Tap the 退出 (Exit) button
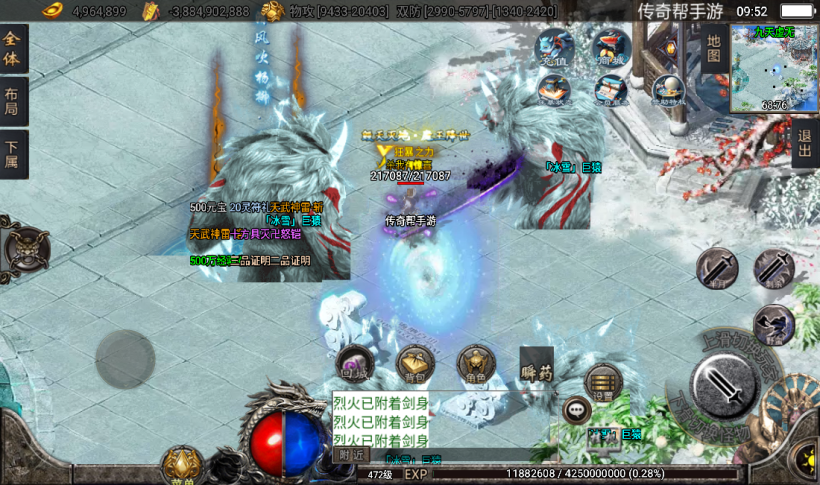Viewport: 820px width, 485px height. coord(805,144)
